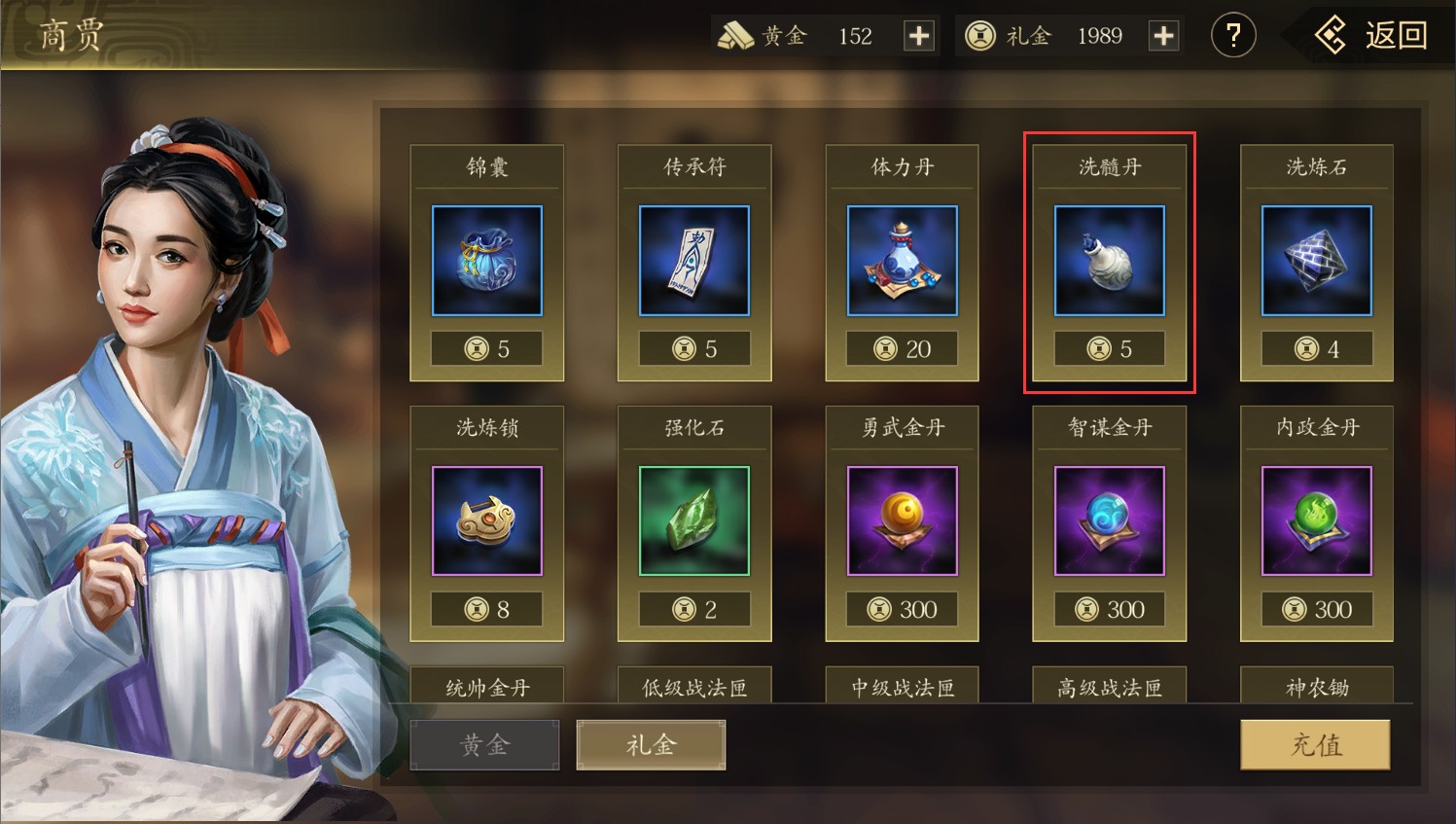Select the 神农锄 item card
This screenshot has height=824, width=1456.
click(1316, 686)
